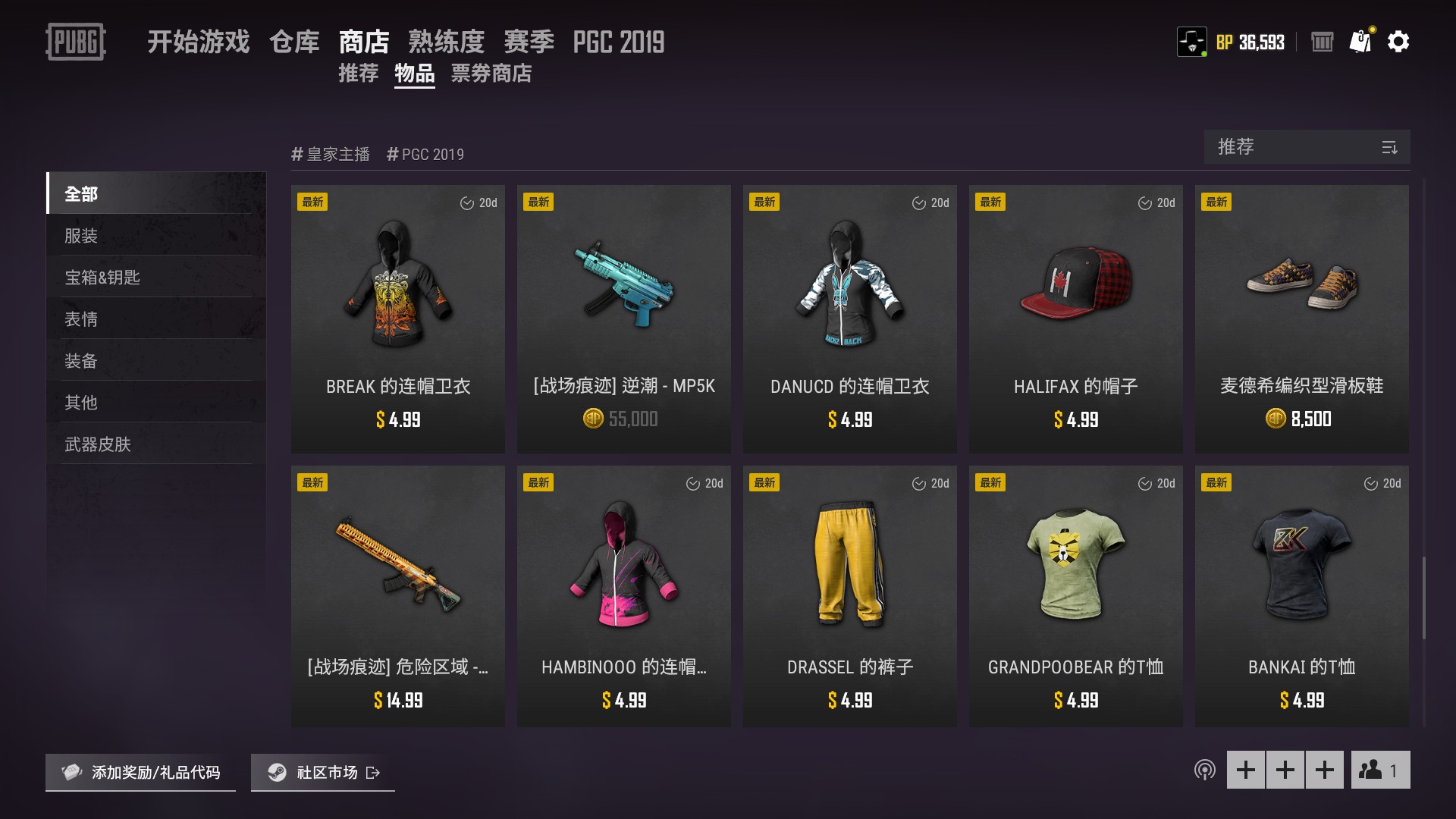Switch to the 票券商店 tab
Viewport: 1456px width, 819px height.
pyautogui.click(x=491, y=74)
